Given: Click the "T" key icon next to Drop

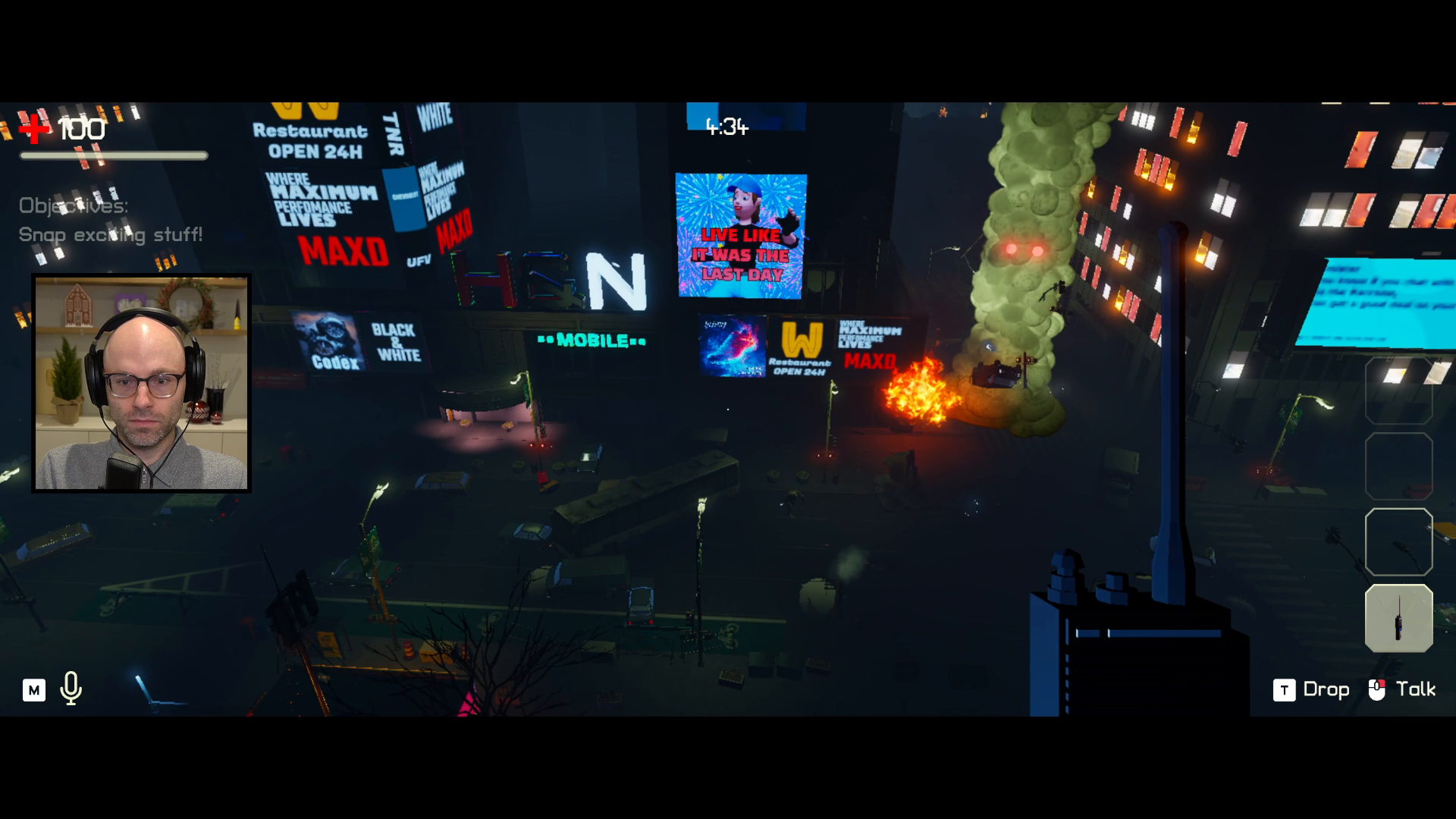Looking at the screenshot, I should click(1283, 689).
